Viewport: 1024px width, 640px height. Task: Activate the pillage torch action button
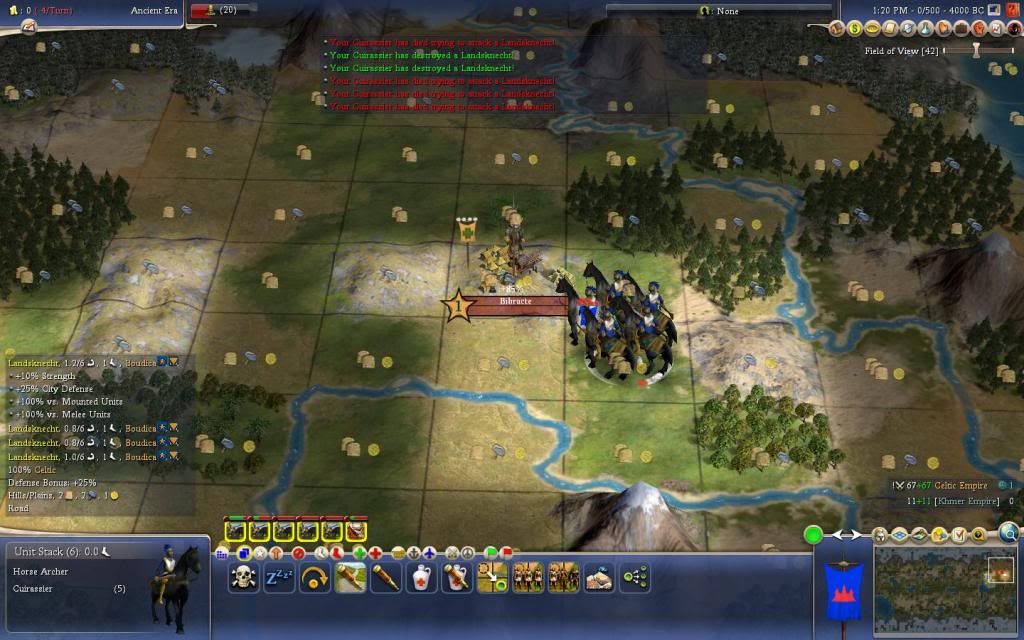pyautogui.click(x=350, y=577)
